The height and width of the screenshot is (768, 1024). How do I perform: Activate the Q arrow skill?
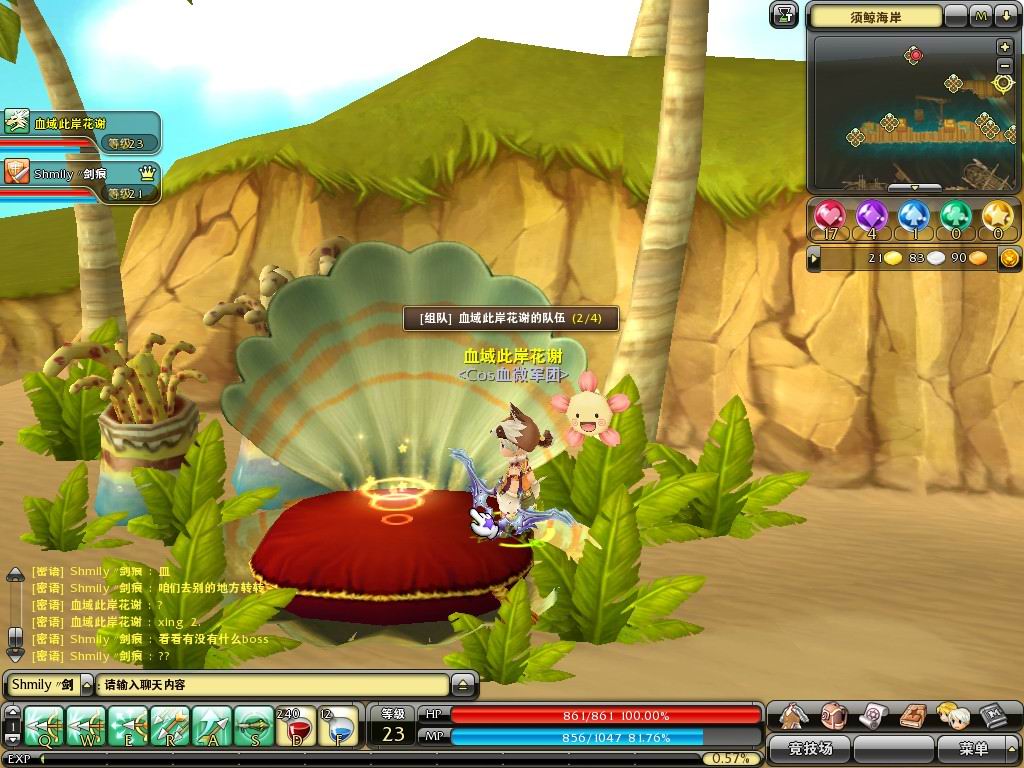click(44, 726)
